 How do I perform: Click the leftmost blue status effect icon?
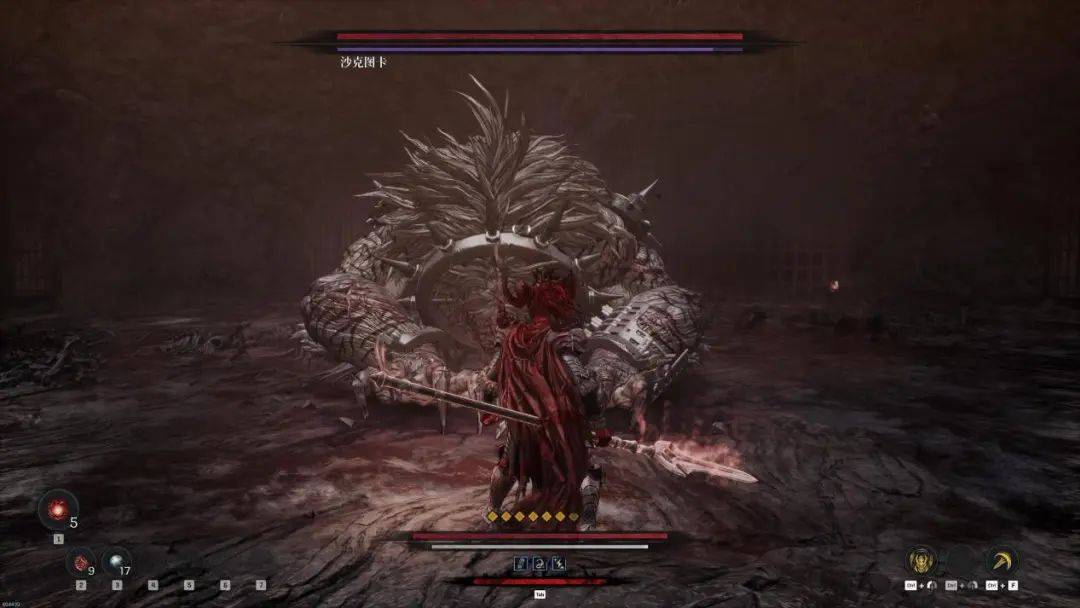click(521, 564)
